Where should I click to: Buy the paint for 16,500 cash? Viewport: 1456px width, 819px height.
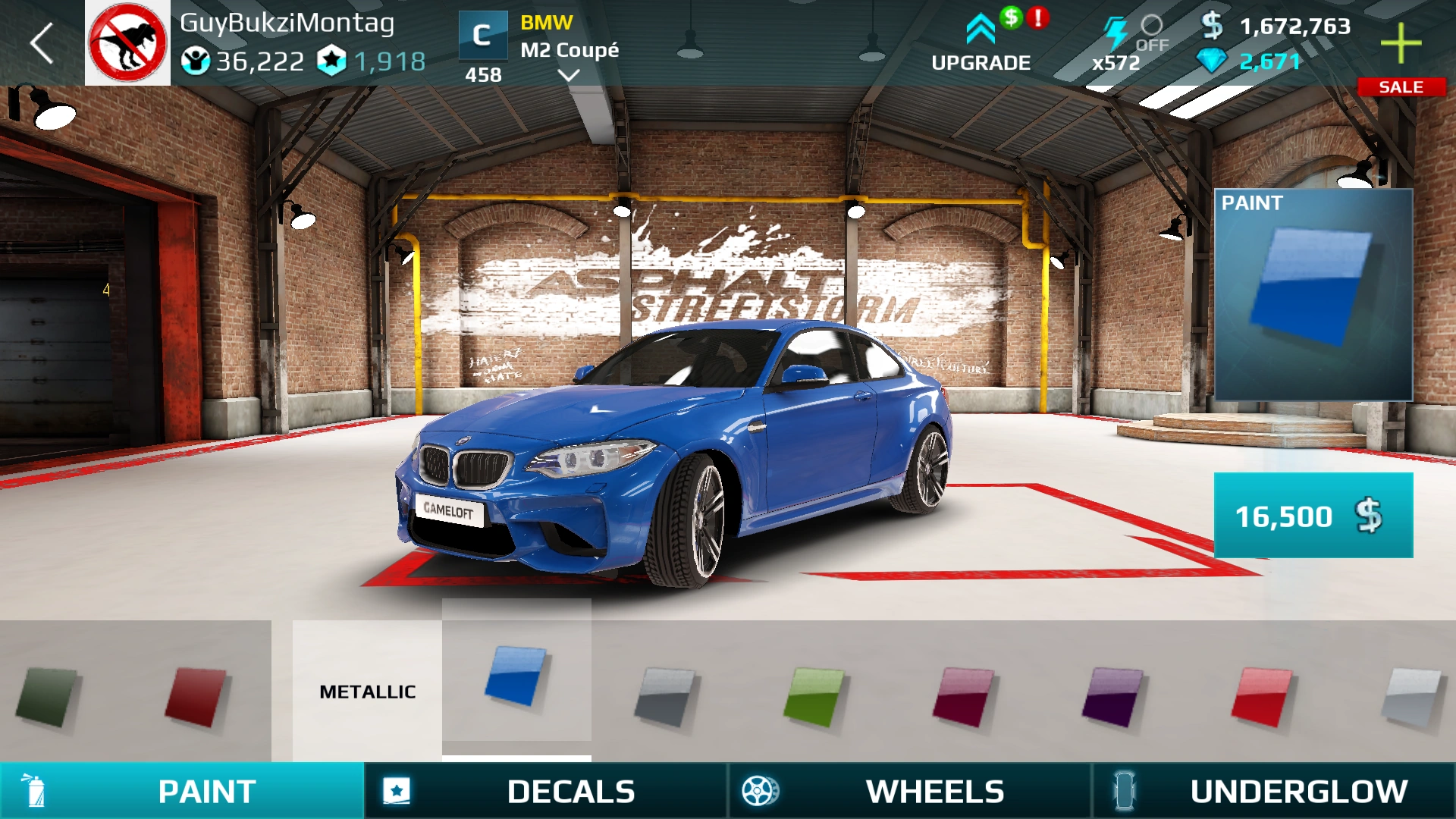pos(1313,516)
